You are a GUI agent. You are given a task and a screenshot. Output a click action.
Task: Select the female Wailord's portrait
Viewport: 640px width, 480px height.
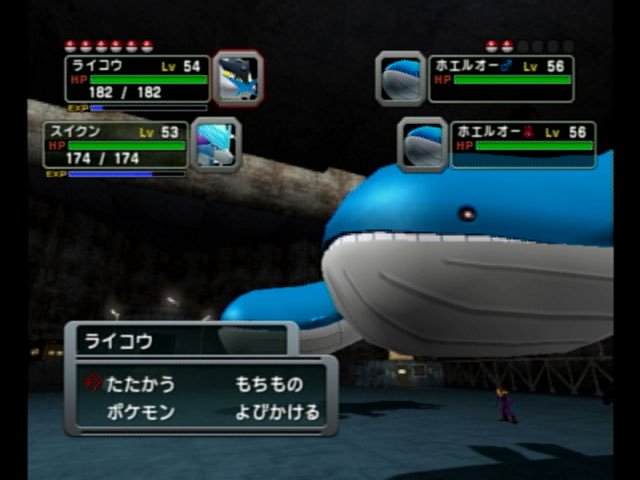423,144
